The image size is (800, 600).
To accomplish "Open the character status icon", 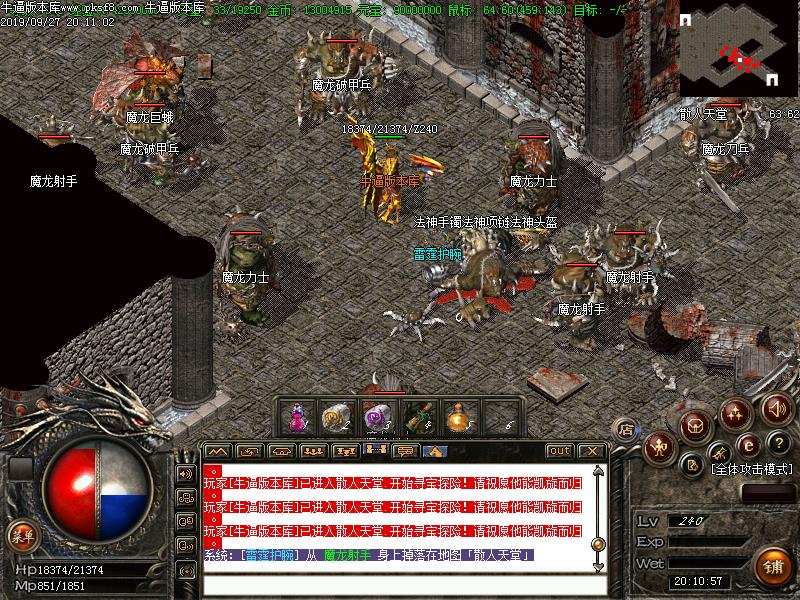I will (x=660, y=445).
